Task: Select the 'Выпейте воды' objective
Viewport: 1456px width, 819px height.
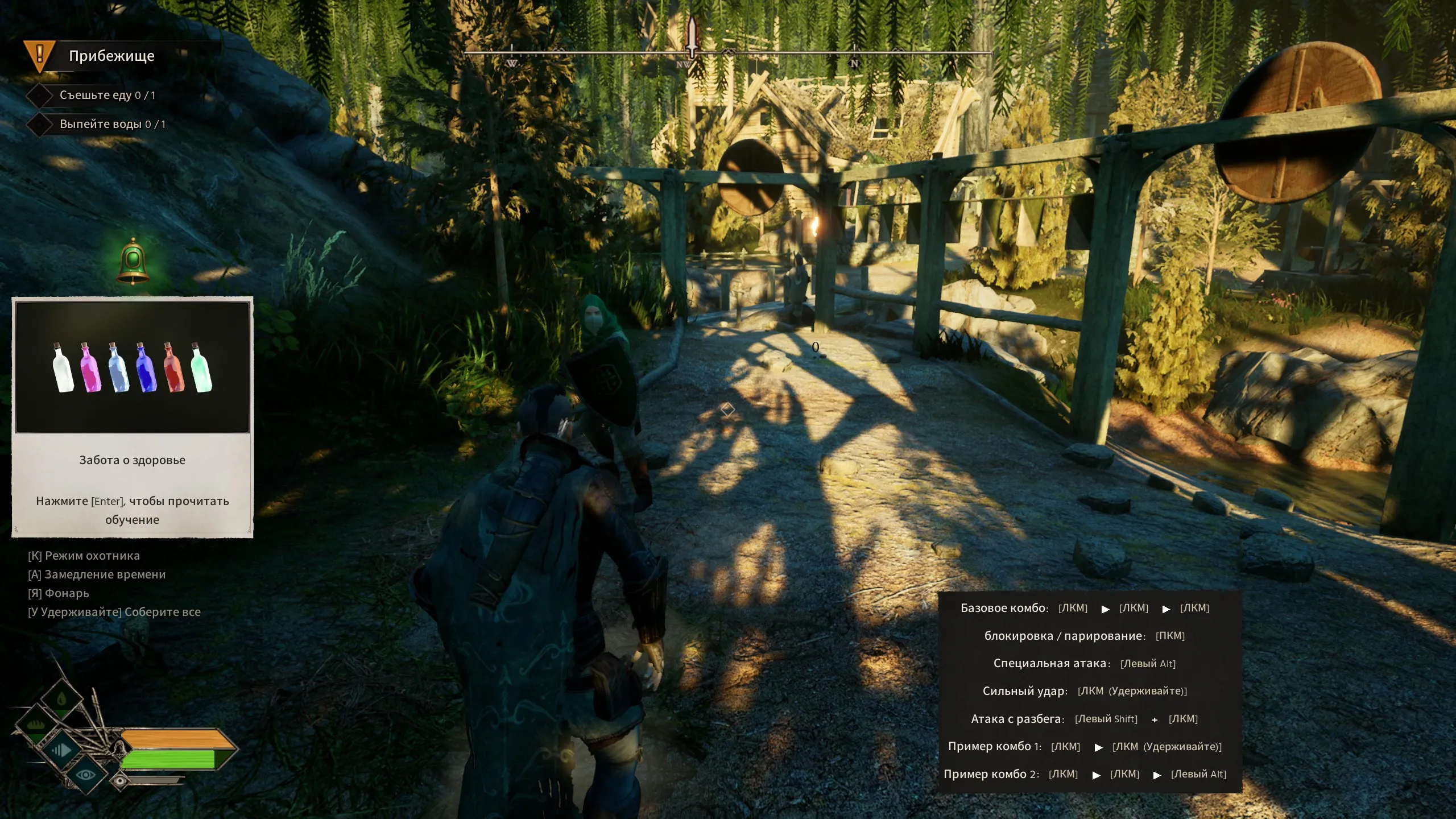Action: tap(112, 124)
